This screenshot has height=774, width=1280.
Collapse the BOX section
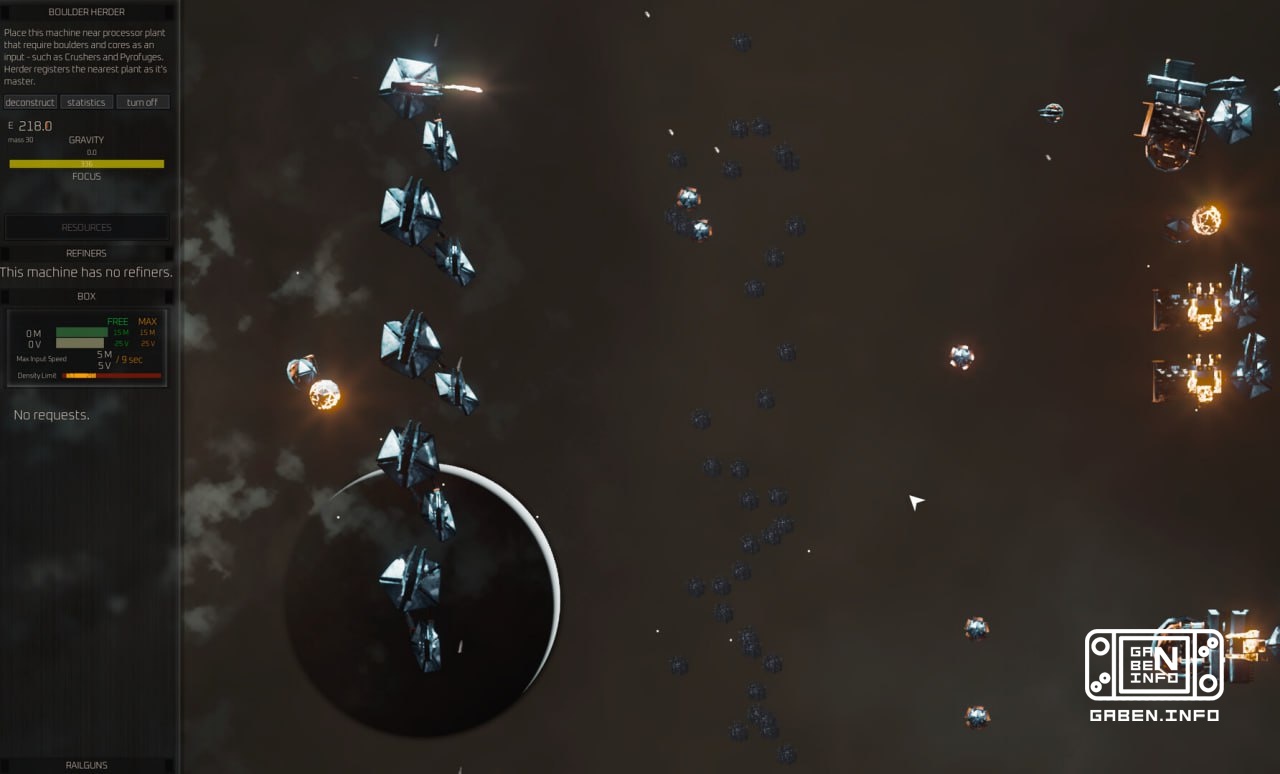(86, 296)
